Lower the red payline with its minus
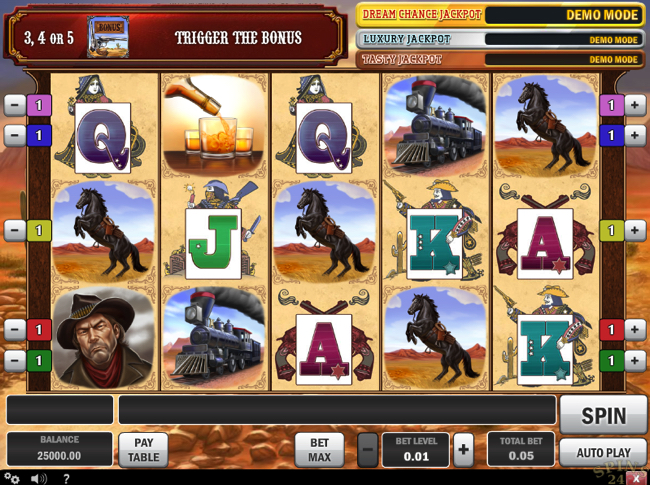 [15, 329]
